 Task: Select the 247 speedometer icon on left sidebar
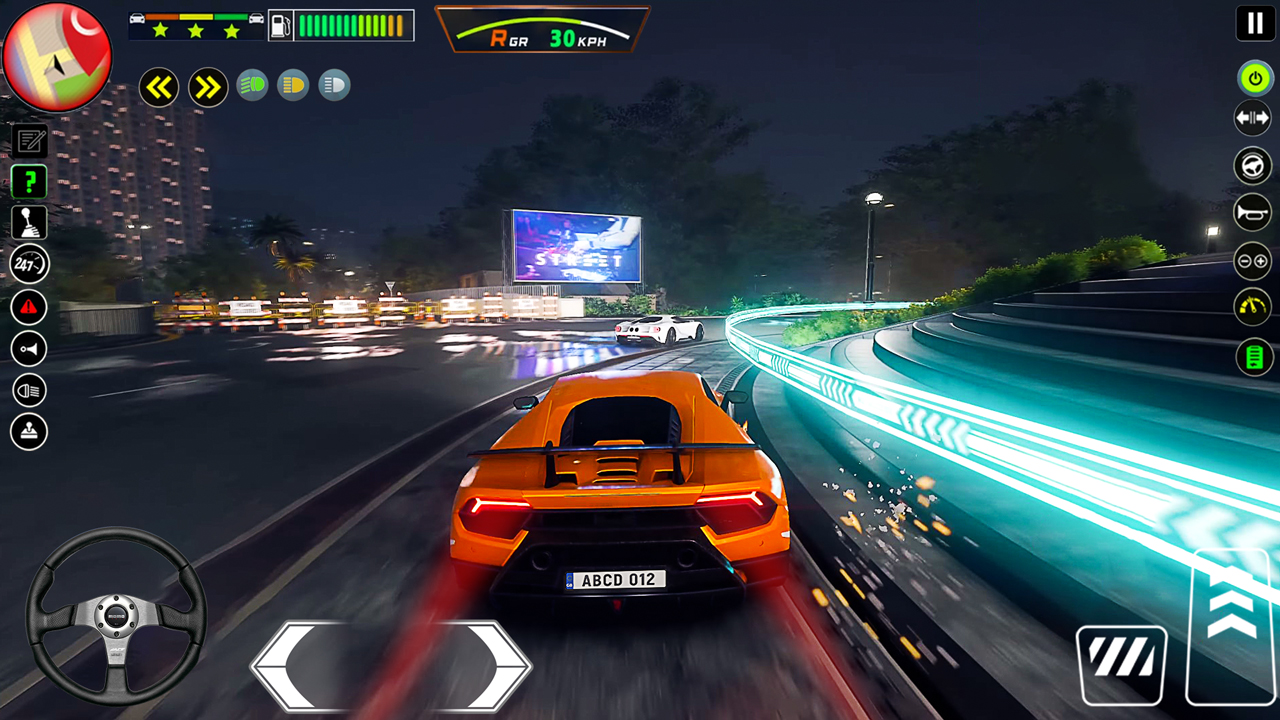(x=29, y=263)
